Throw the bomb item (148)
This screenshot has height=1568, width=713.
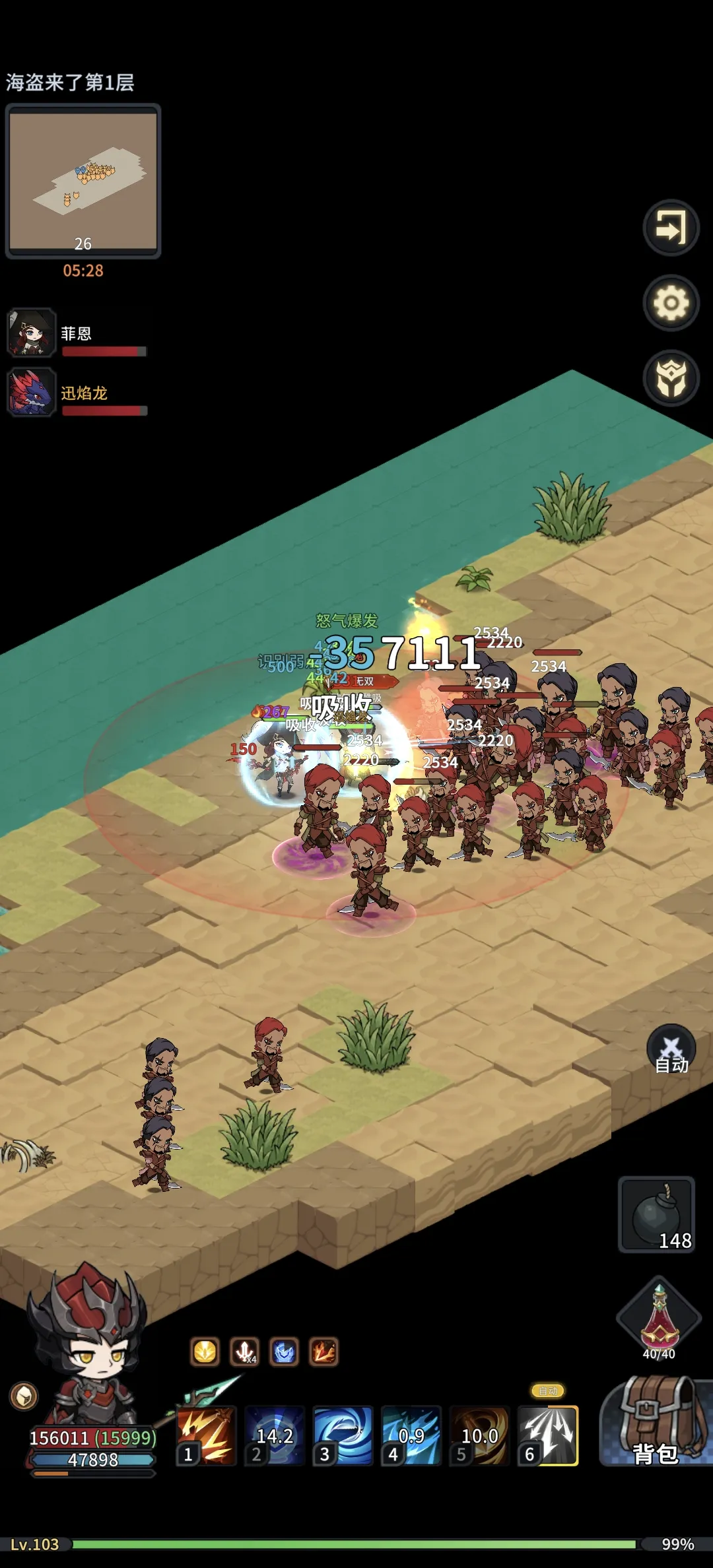coord(656,1214)
